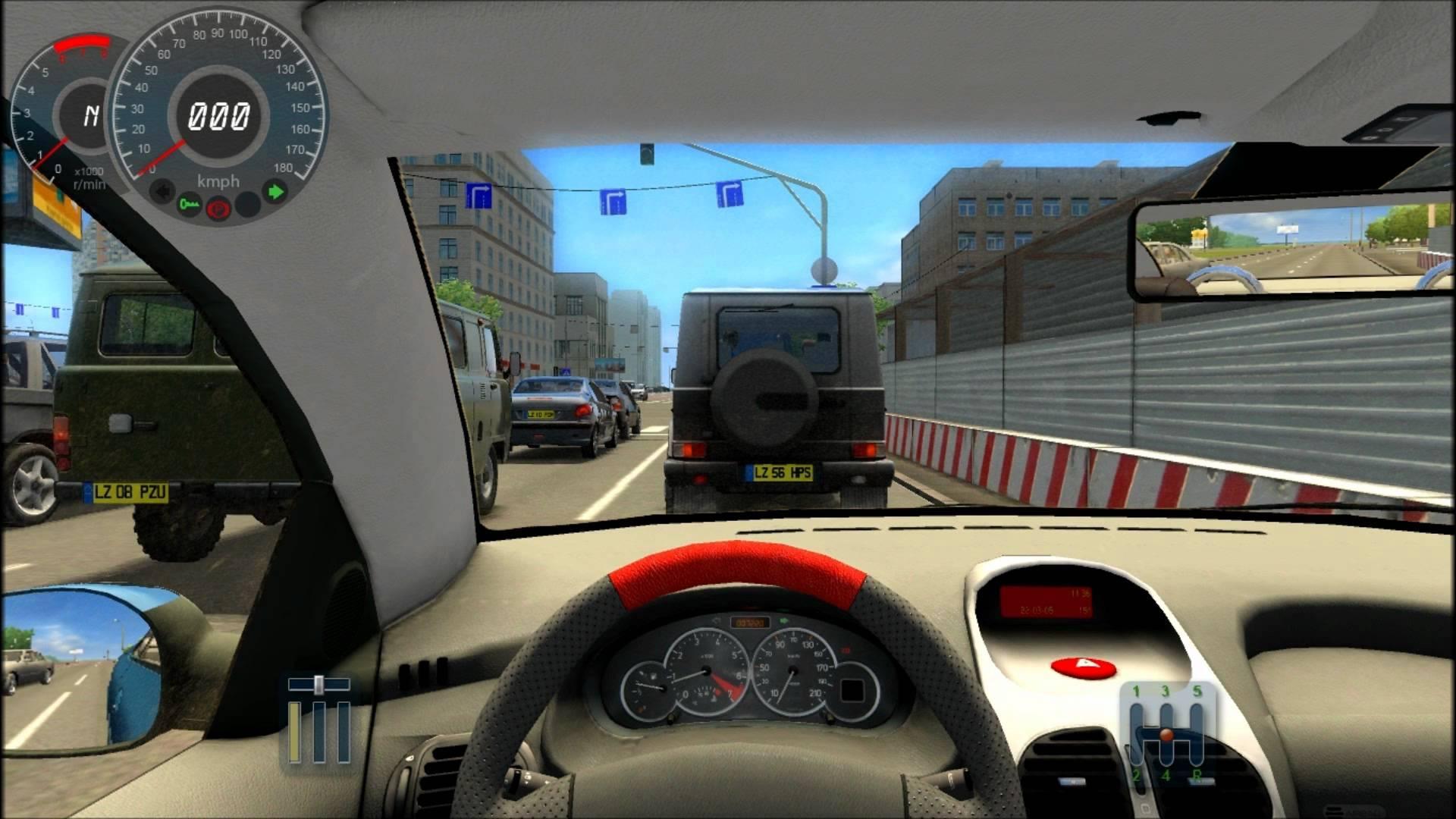Click the green ignition key indicator
This screenshot has height=819, width=1456.
pos(190,206)
